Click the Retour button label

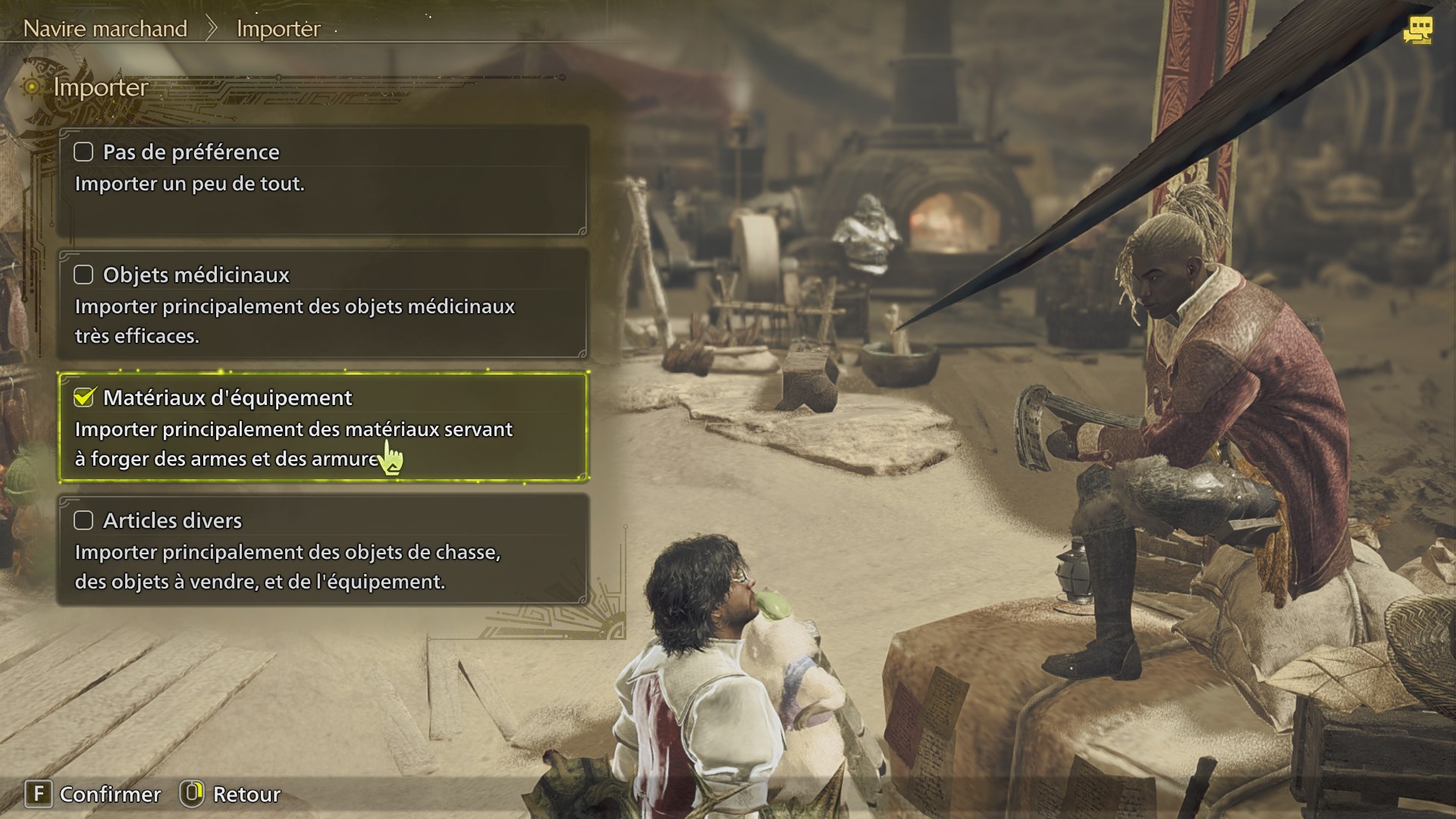[x=246, y=794]
